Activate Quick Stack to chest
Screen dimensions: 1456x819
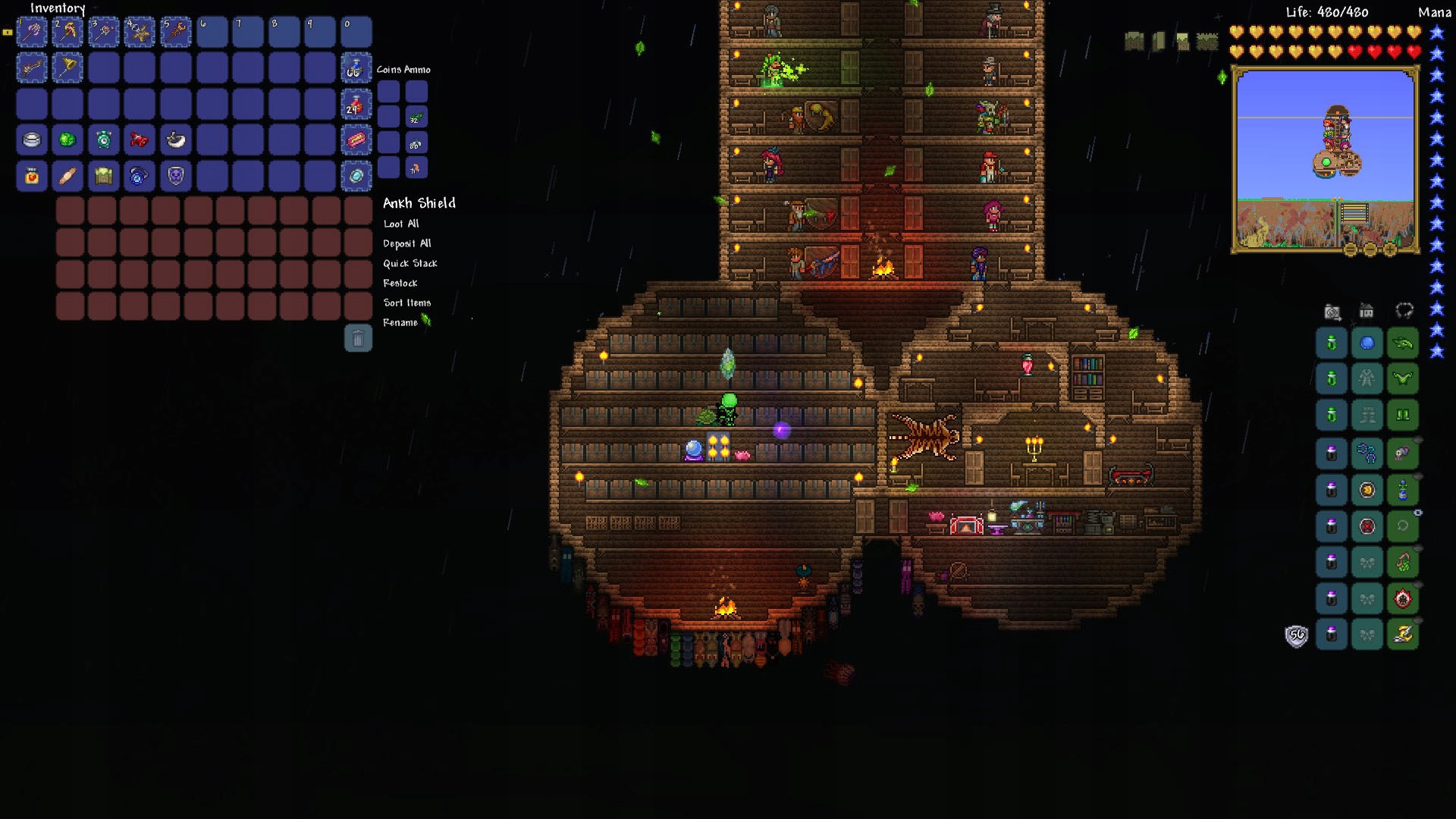[409, 263]
